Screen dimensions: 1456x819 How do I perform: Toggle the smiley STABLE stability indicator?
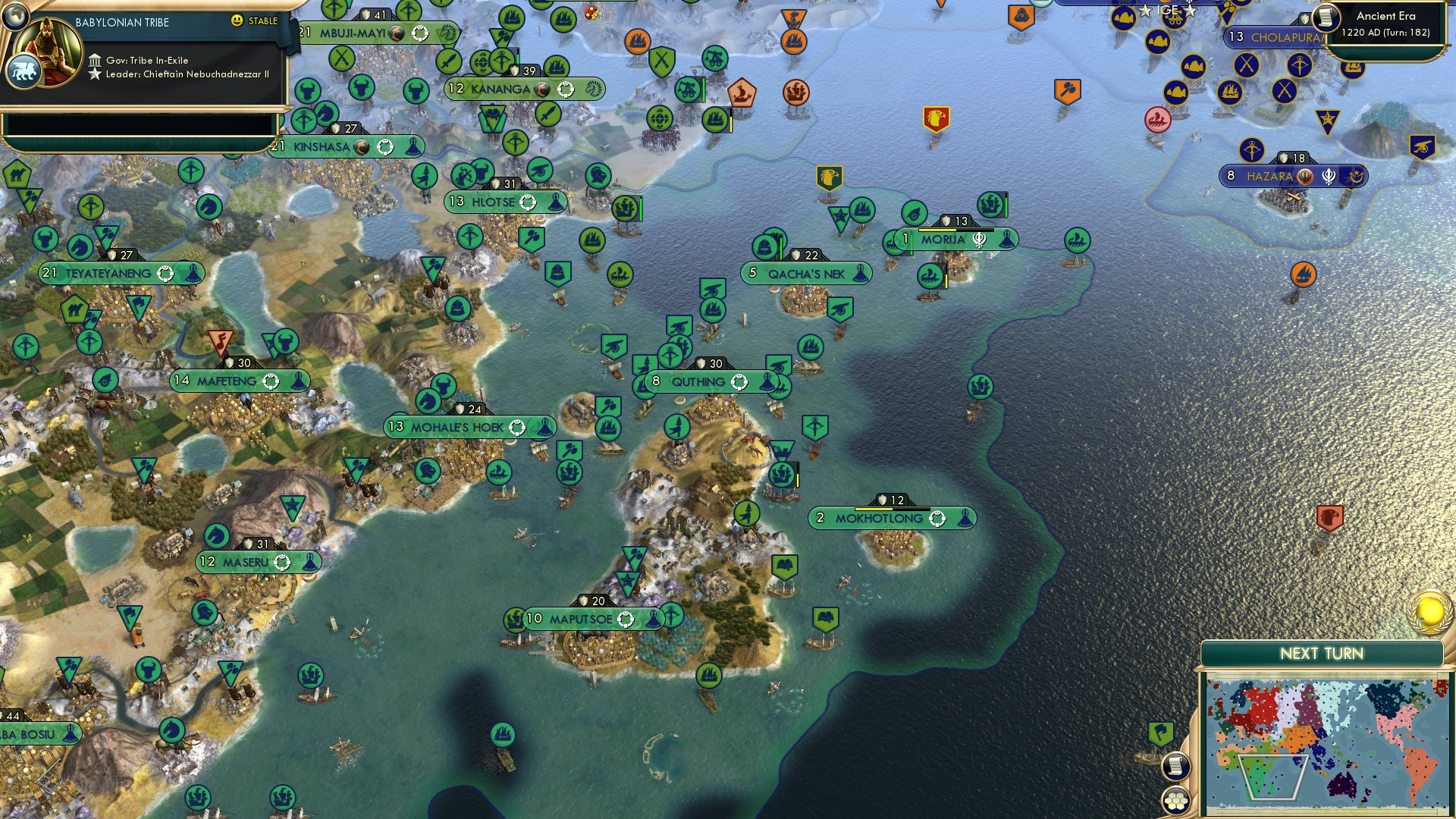point(237,22)
